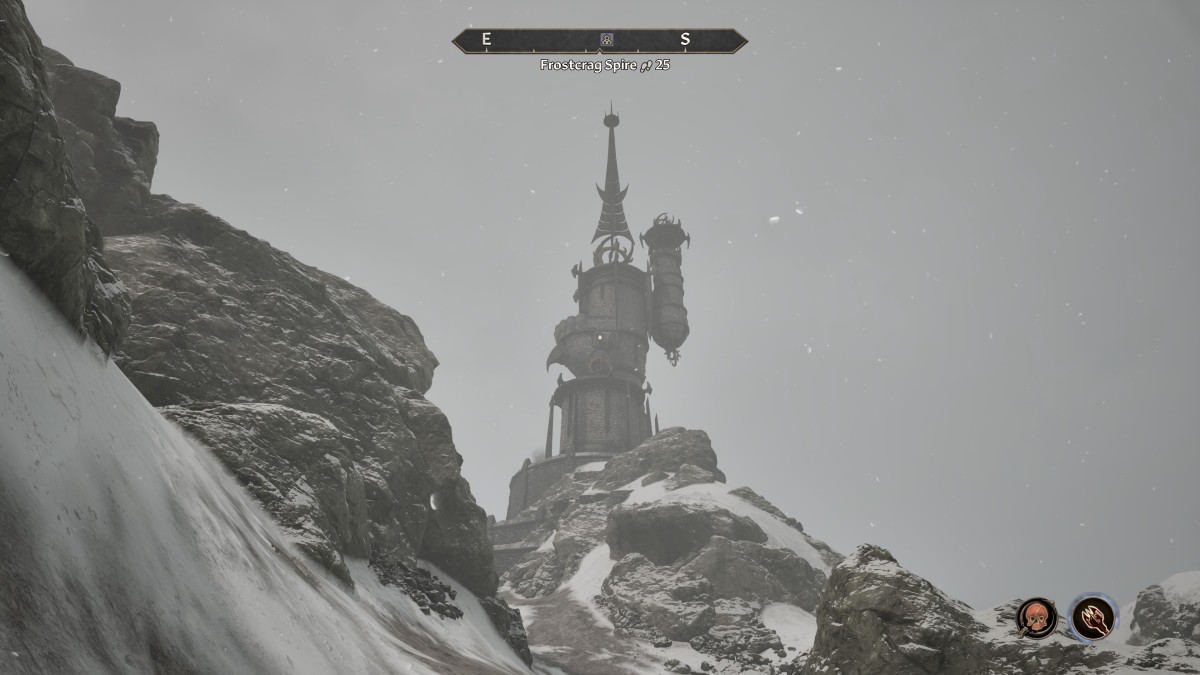Activate the flaming claw spell icon
The image size is (1200, 675).
tap(1092, 617)
